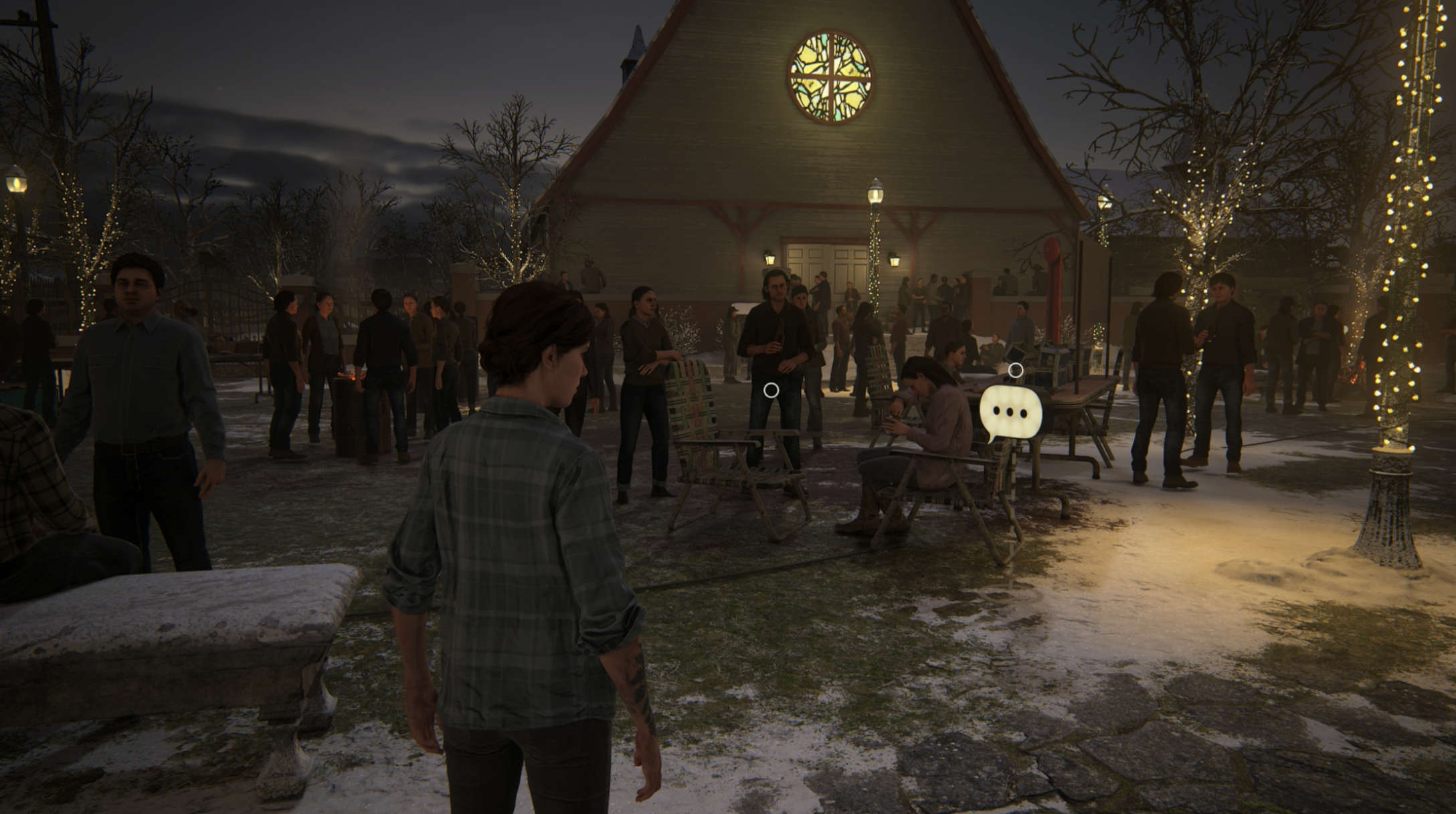Click the speech bubble conversation icon
Screen dimensions: 1456x814
[x=1010, y=412]
